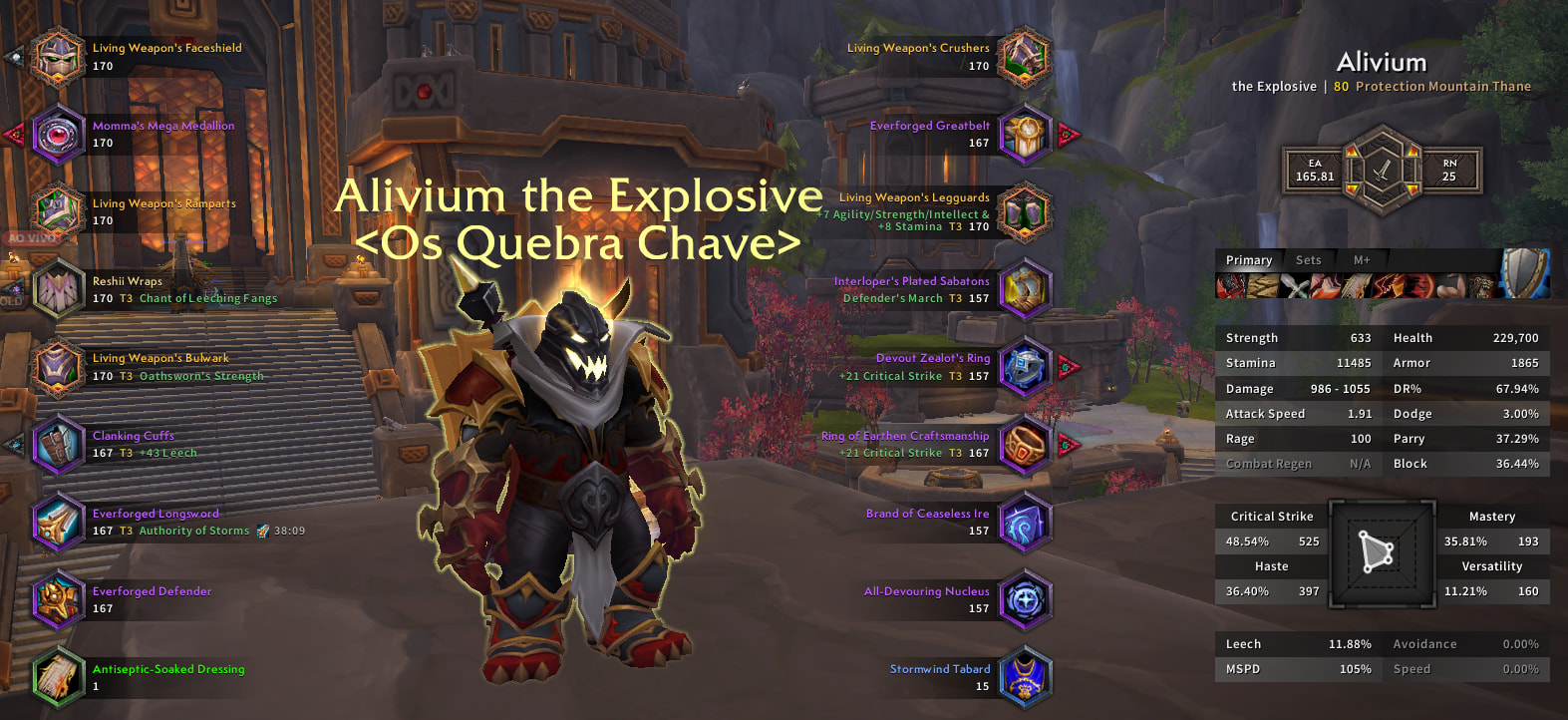This screenshot has height=720, width=1568.
Task: Select the Living Weapon's Faceshield helm slot
Action: point(58,57)
